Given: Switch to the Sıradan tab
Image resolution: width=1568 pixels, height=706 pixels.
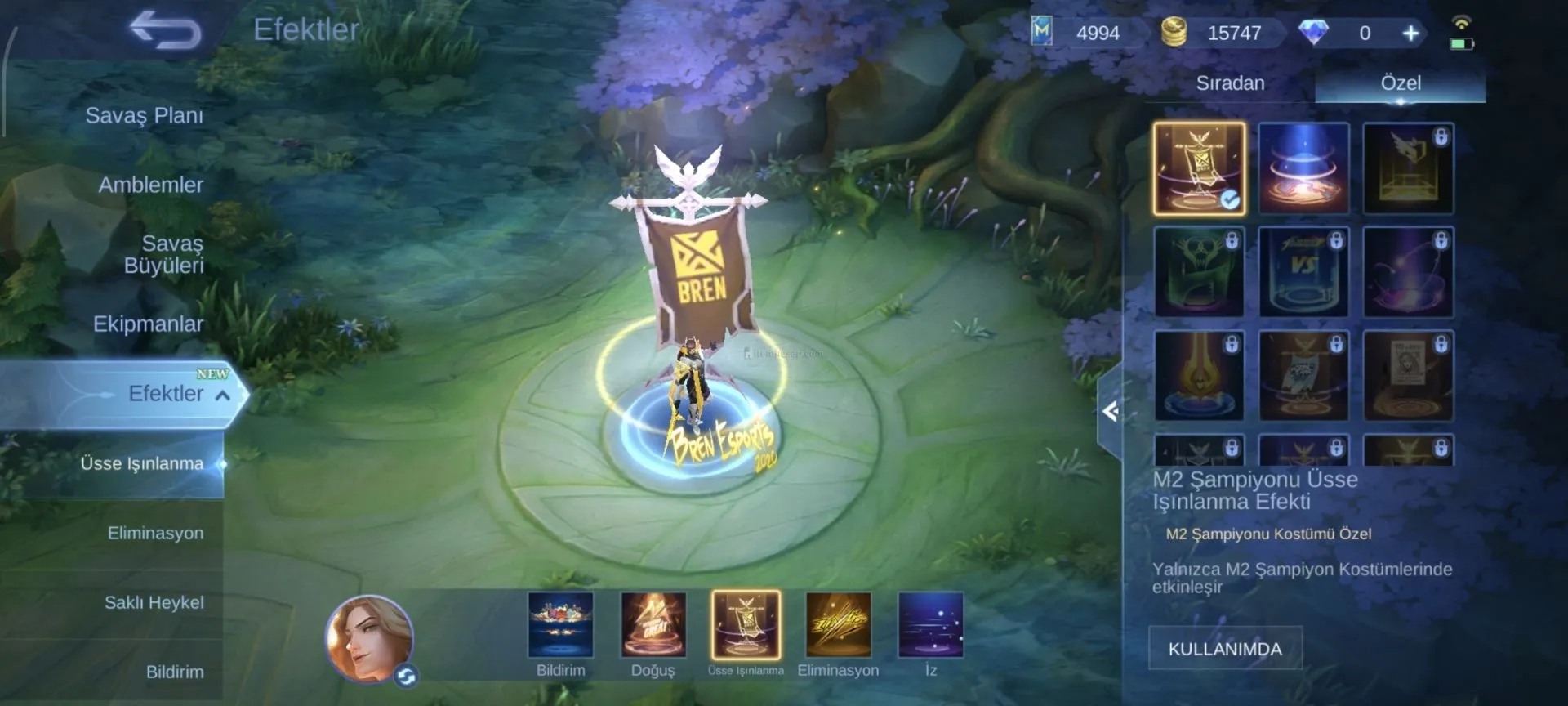Looking at the screenshot, I should 1230,83.
